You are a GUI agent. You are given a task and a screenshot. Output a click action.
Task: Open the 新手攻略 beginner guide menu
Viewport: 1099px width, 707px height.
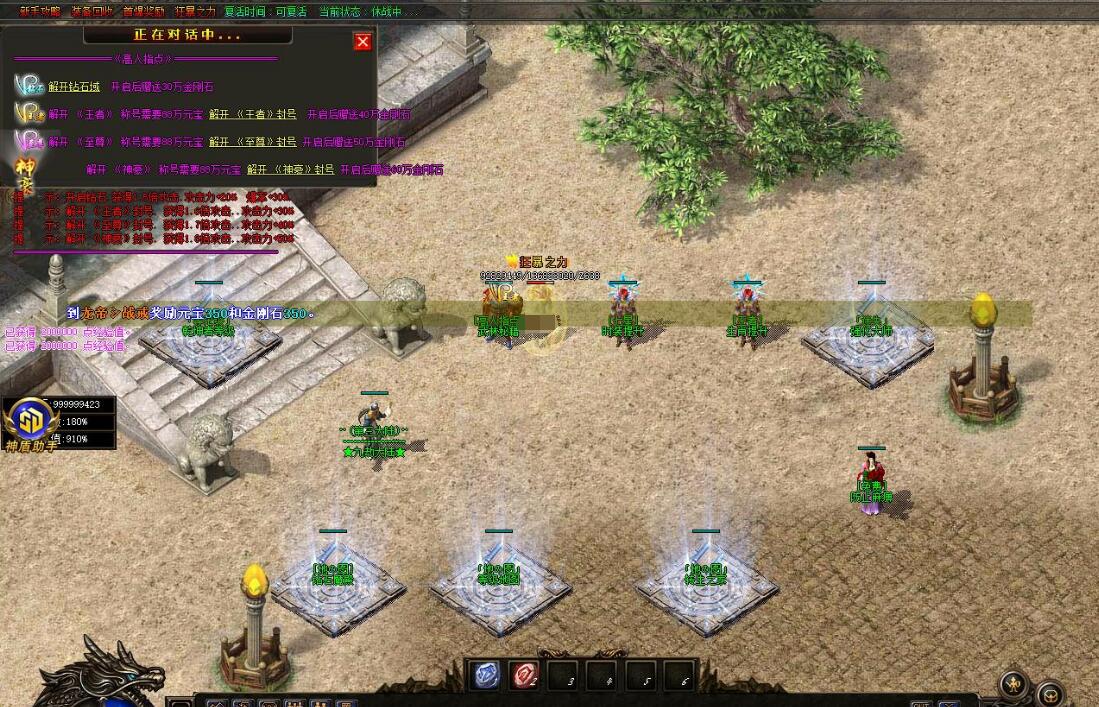(40, 12)
